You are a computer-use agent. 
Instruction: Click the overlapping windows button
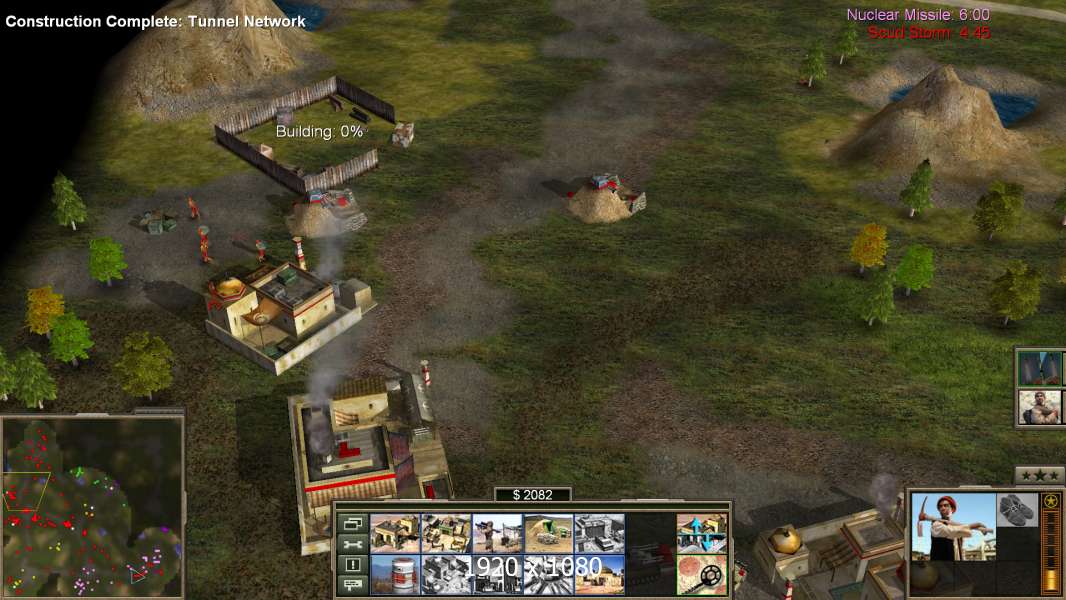pyautogui.click(x=352, y=523)
